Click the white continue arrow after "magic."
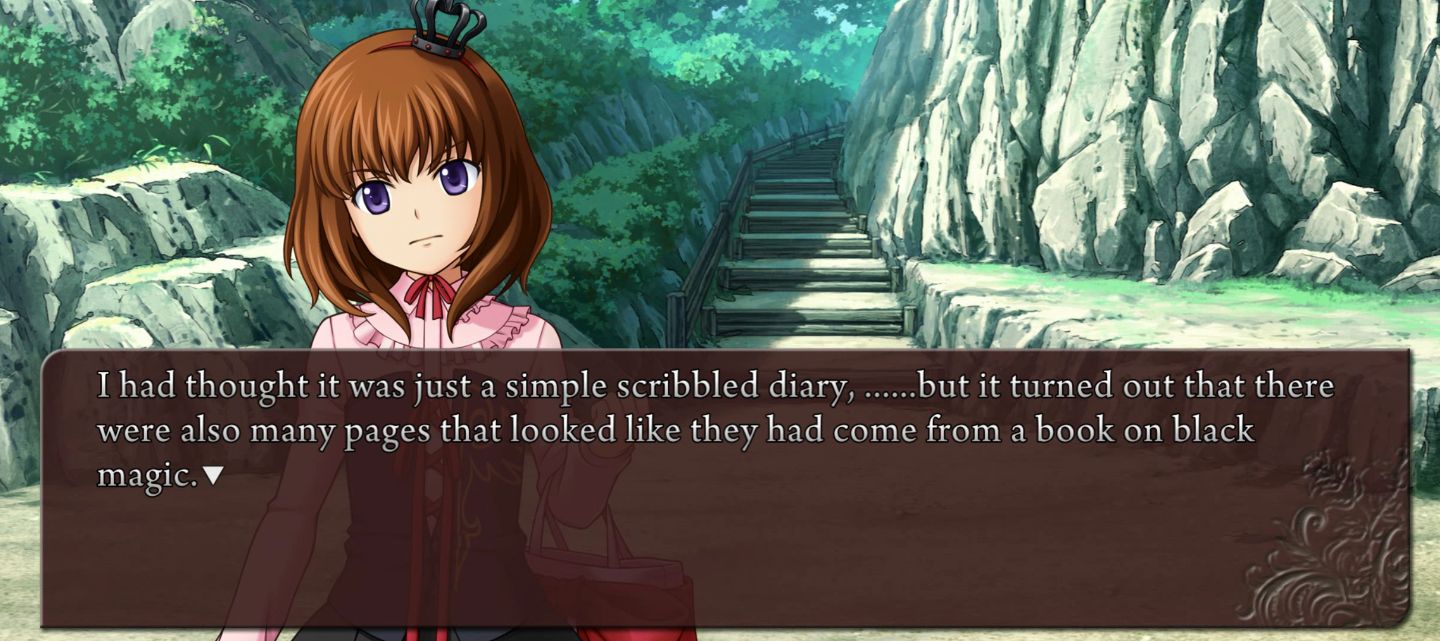The image size is (1440, 641). (212, 476)
